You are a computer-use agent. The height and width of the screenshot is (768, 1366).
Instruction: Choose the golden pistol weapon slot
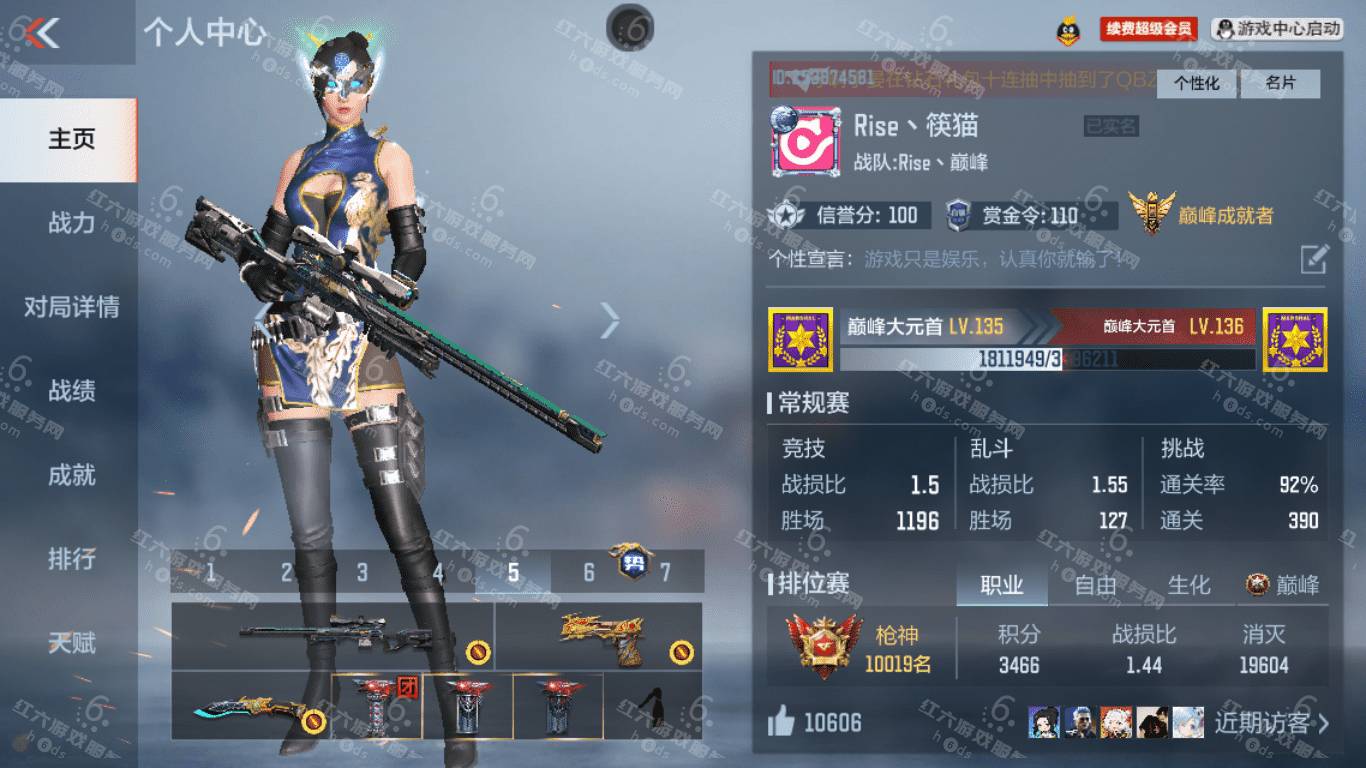[x=598, y=636]
